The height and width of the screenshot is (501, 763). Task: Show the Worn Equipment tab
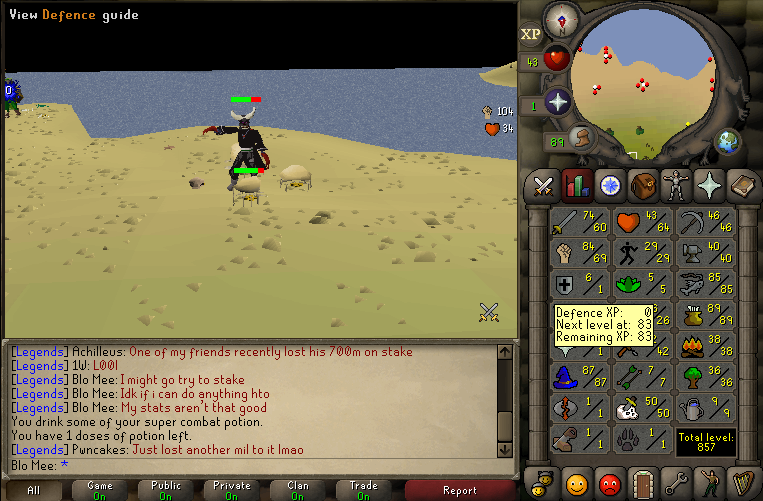(675, 185)
